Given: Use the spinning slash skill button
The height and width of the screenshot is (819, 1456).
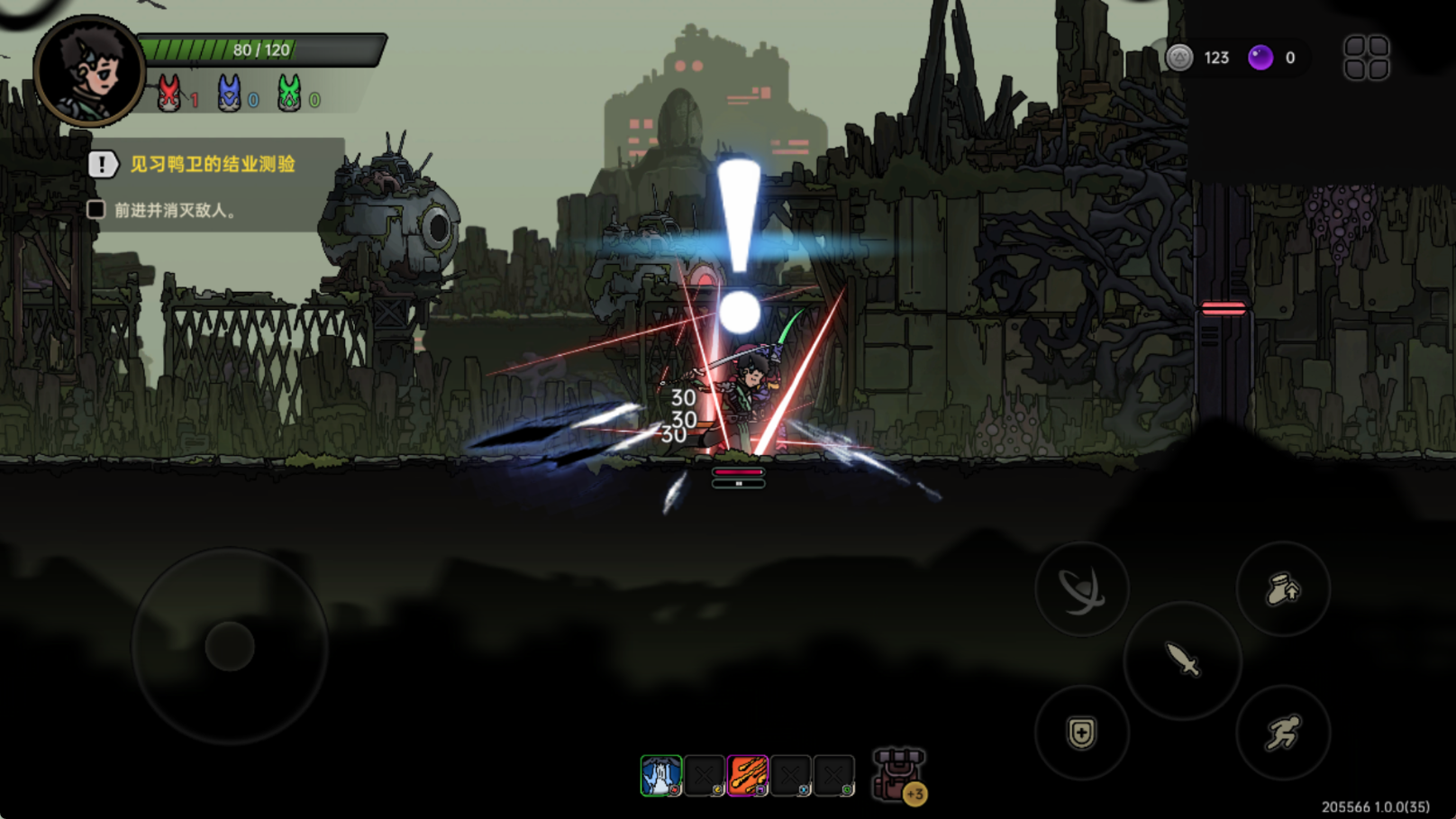Looking at the screenshot, I should 1081,589.
